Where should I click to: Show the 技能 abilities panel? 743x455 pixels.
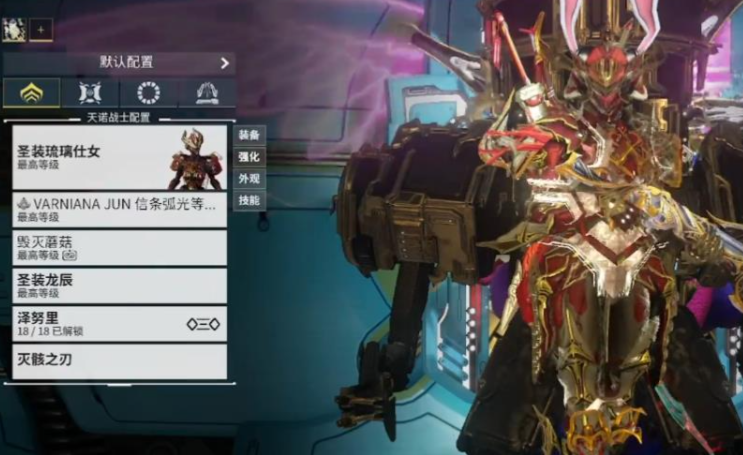click(x=249, y=201)
